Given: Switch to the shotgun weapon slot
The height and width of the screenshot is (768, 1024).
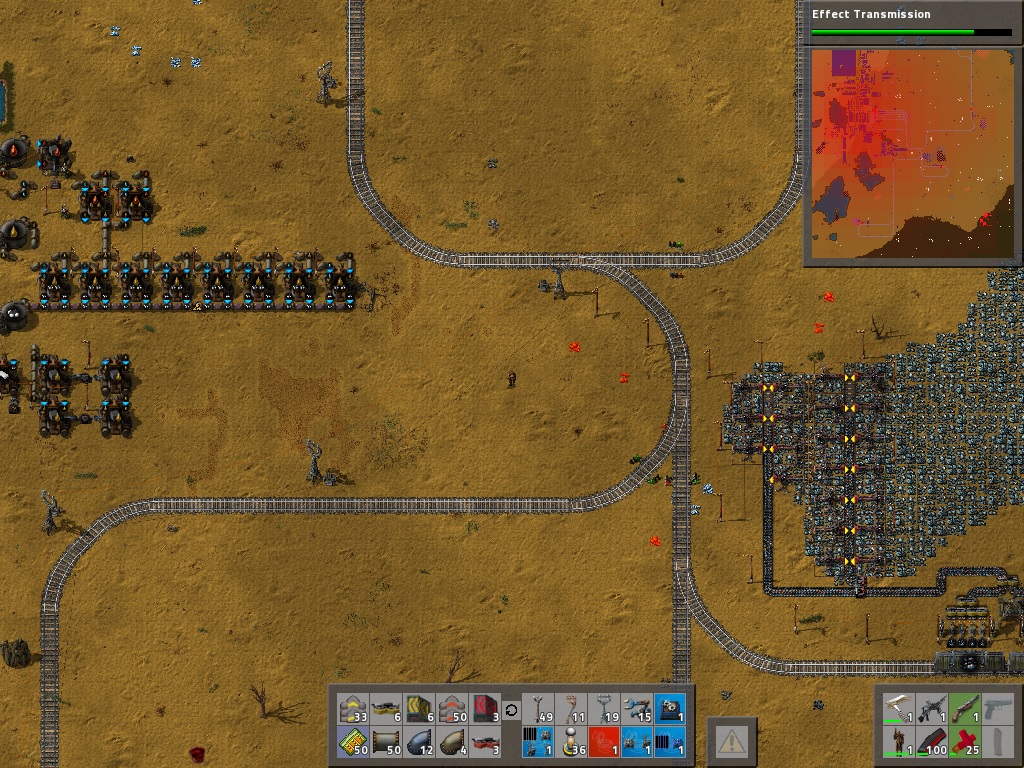Looking at the screenshot, I should point(964,709).
